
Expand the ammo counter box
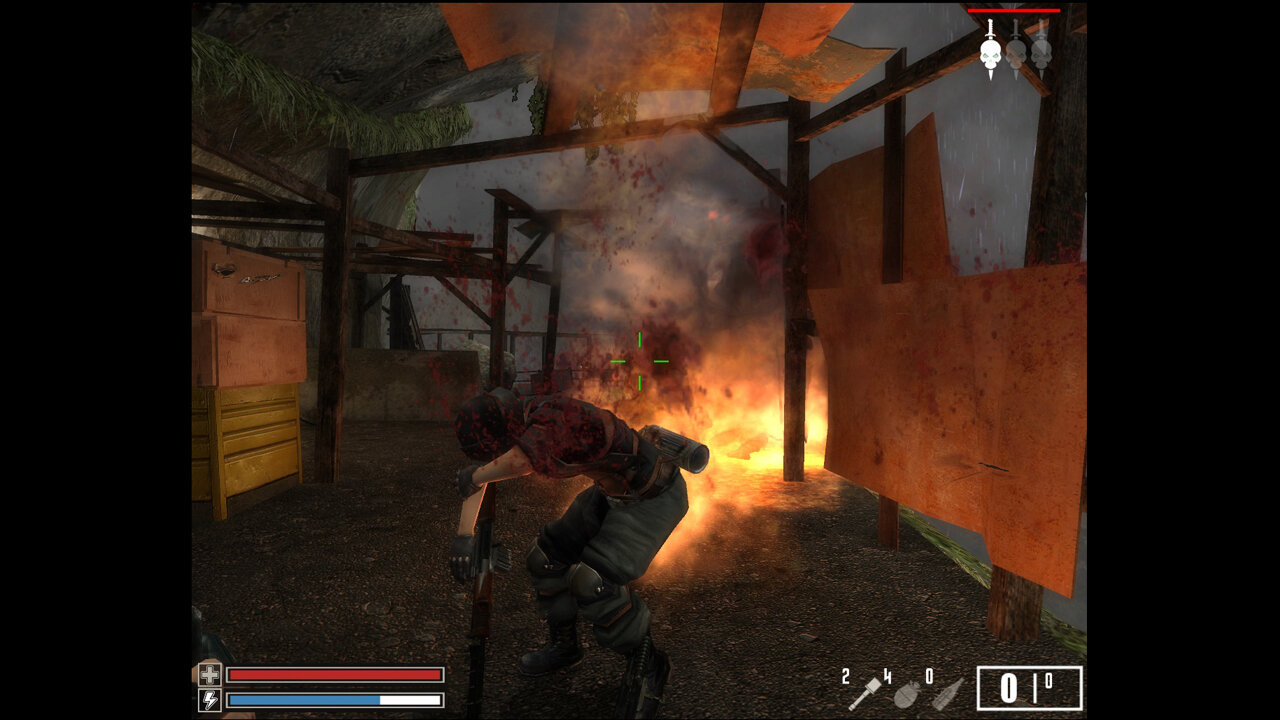1030,685
